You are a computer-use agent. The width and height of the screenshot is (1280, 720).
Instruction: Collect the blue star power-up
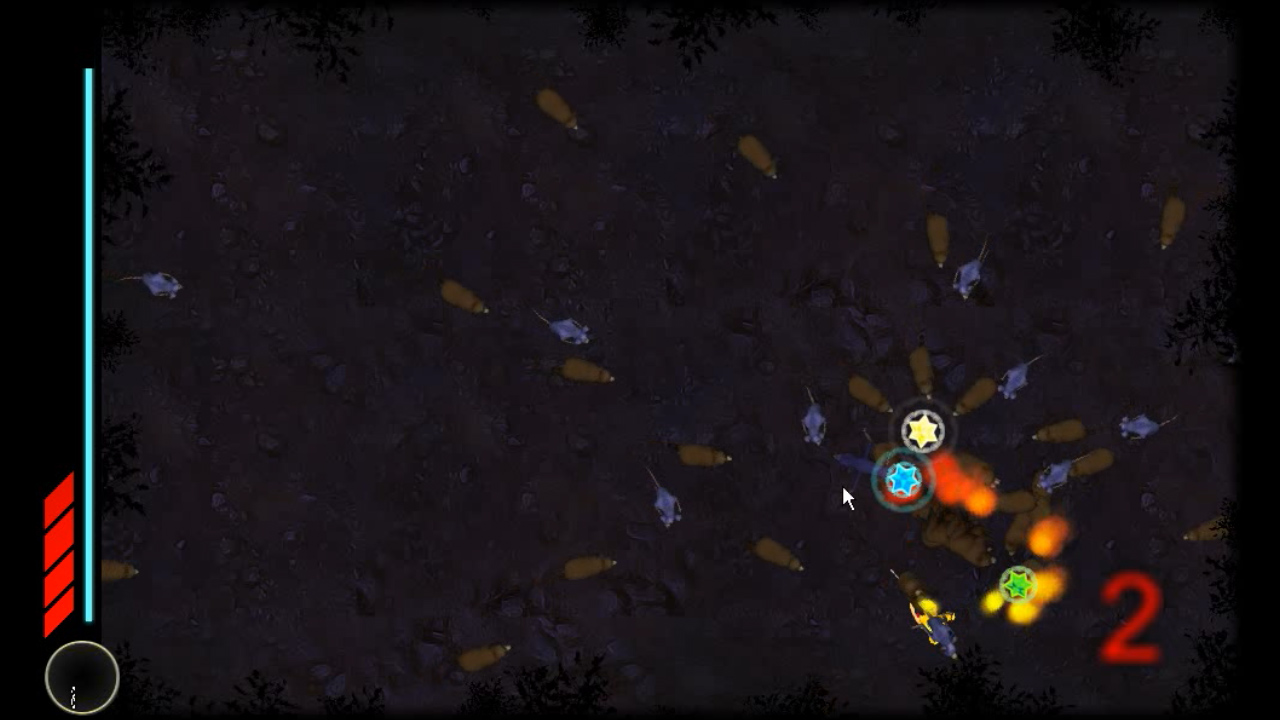904,481
